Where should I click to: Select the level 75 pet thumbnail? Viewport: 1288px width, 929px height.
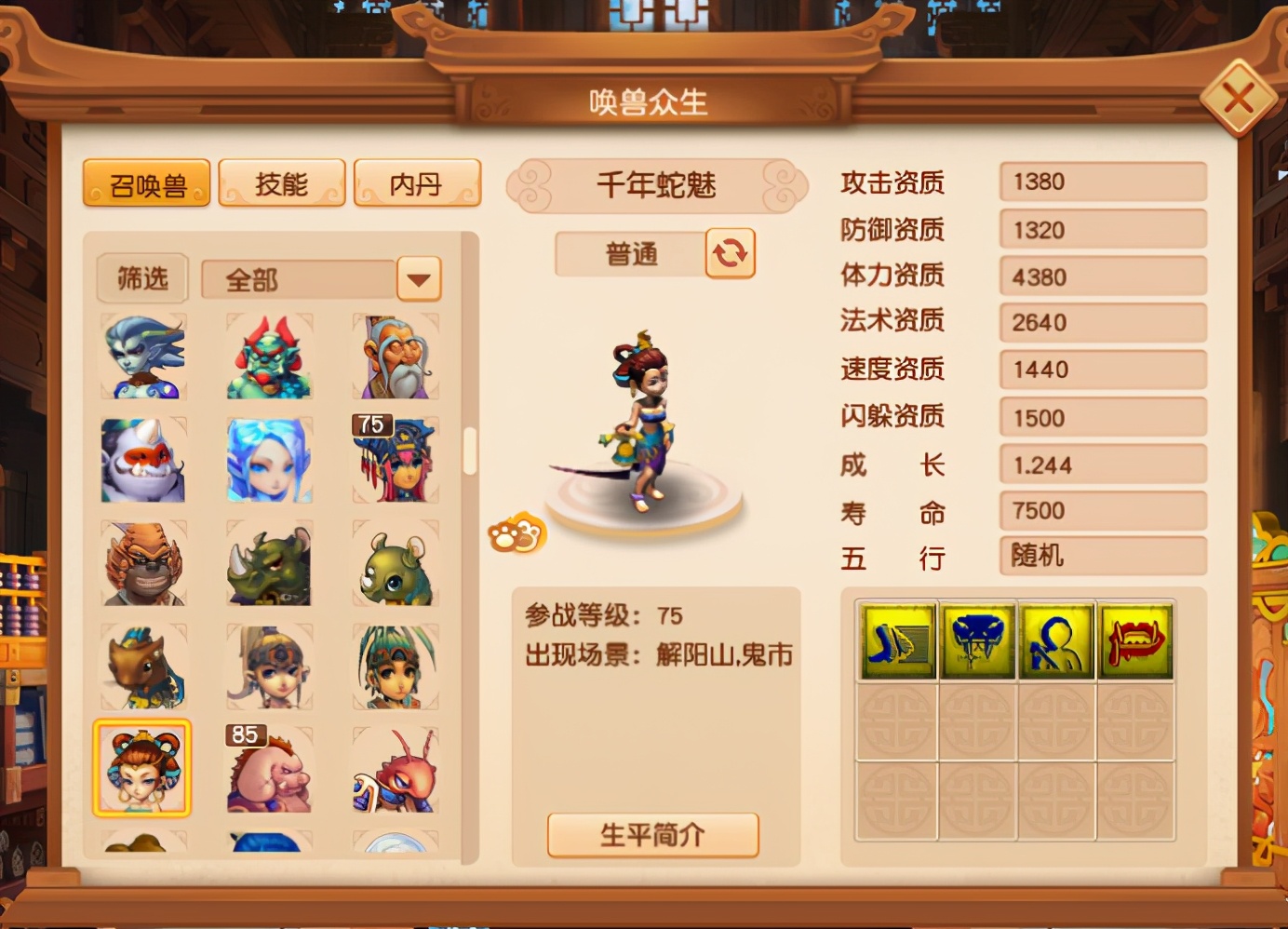tap(396, 459)
